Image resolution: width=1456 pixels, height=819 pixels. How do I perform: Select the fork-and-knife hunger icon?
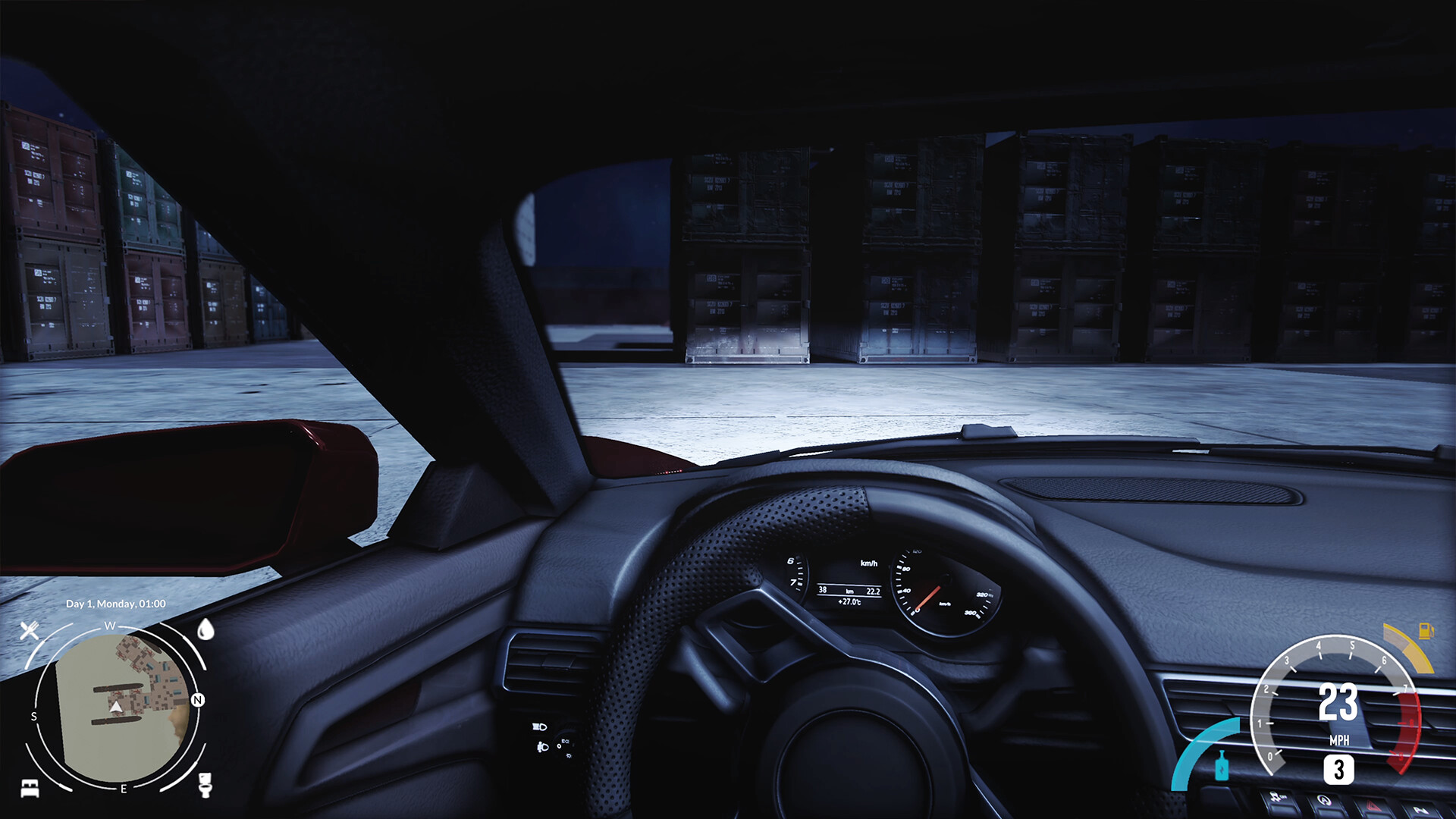[x=30, y=629]
